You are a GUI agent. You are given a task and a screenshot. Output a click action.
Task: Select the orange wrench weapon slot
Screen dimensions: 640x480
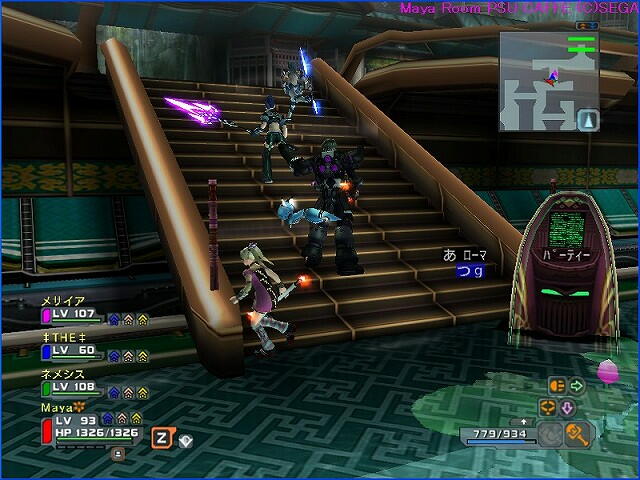pyautogui.click(x=577, y=433)
